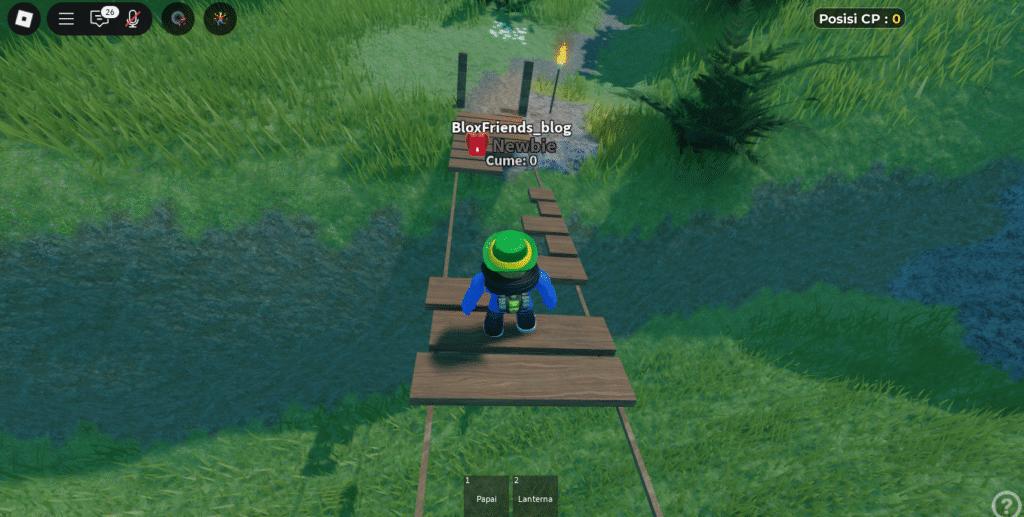This screenshot has width=1024, height=517.
Task: Open the question mark help button
Action: point(1005,504)
